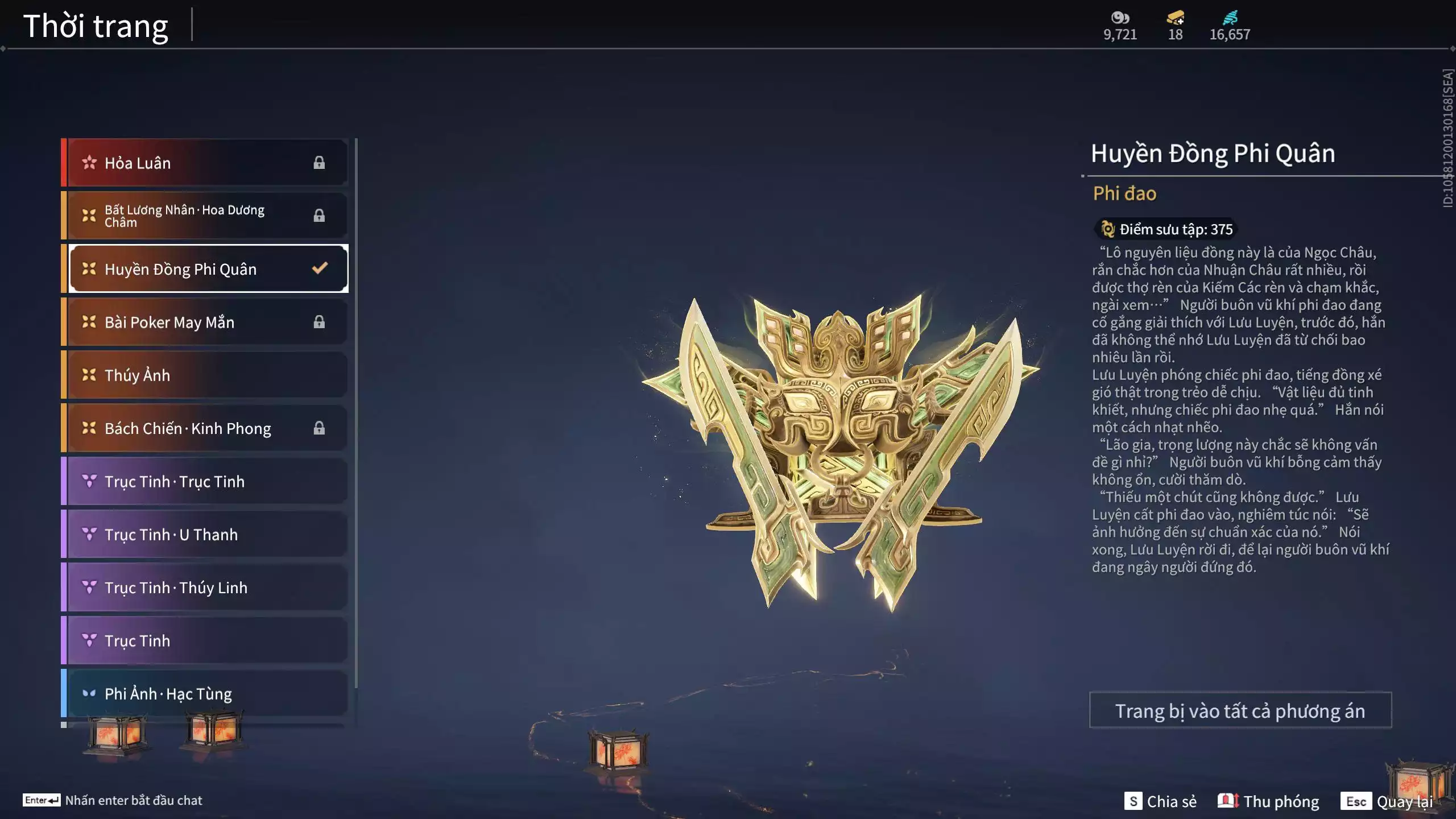
Task: Go back with Quay lại
Action: point(1388,801)
